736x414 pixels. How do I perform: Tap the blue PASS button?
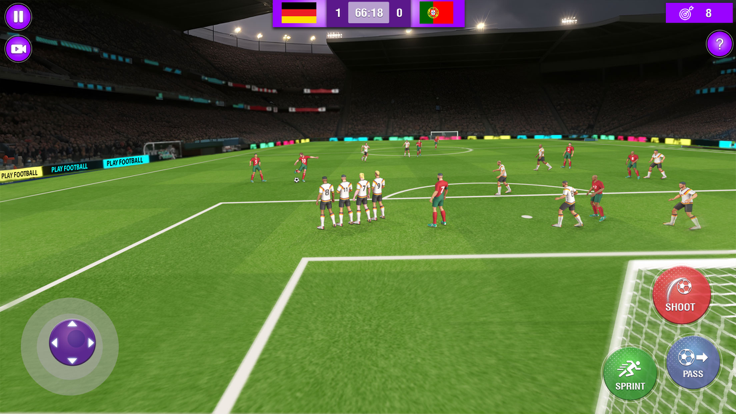(693, 362)
